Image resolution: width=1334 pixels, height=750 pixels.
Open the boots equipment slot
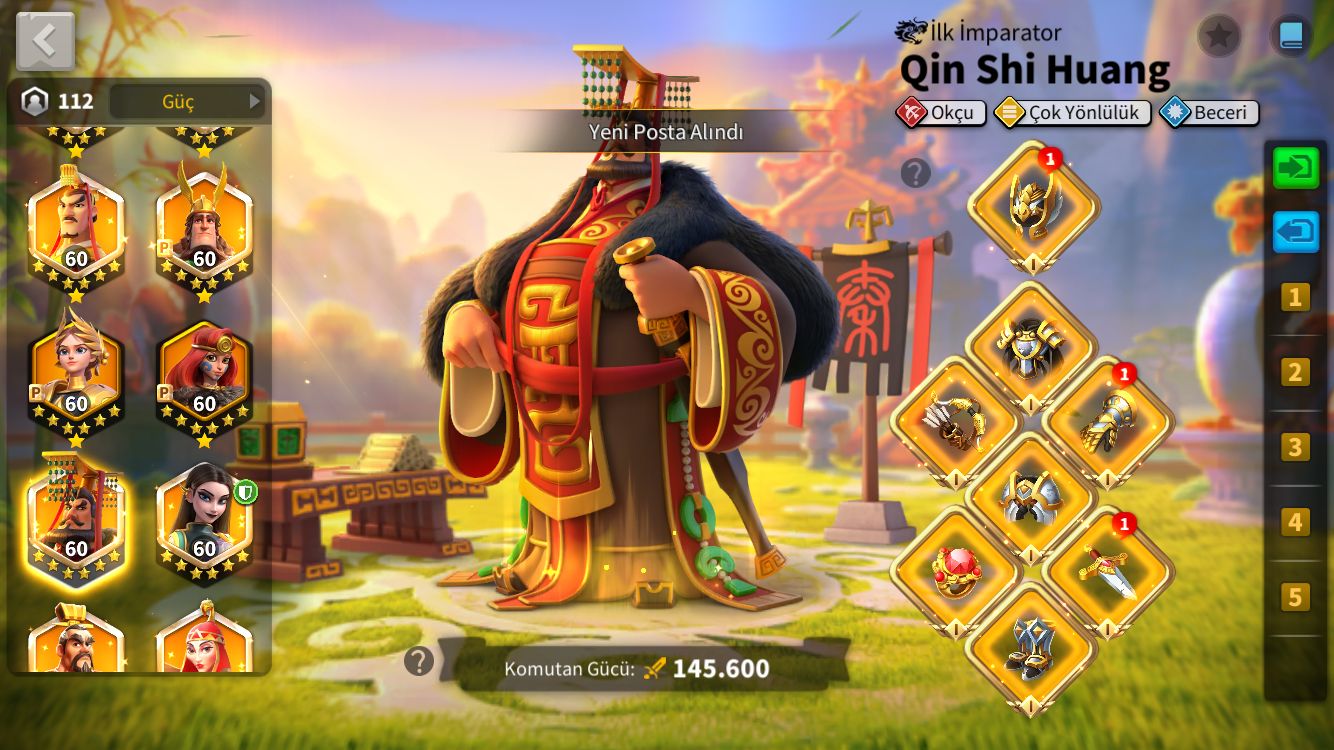click(x=1031, y=647)
